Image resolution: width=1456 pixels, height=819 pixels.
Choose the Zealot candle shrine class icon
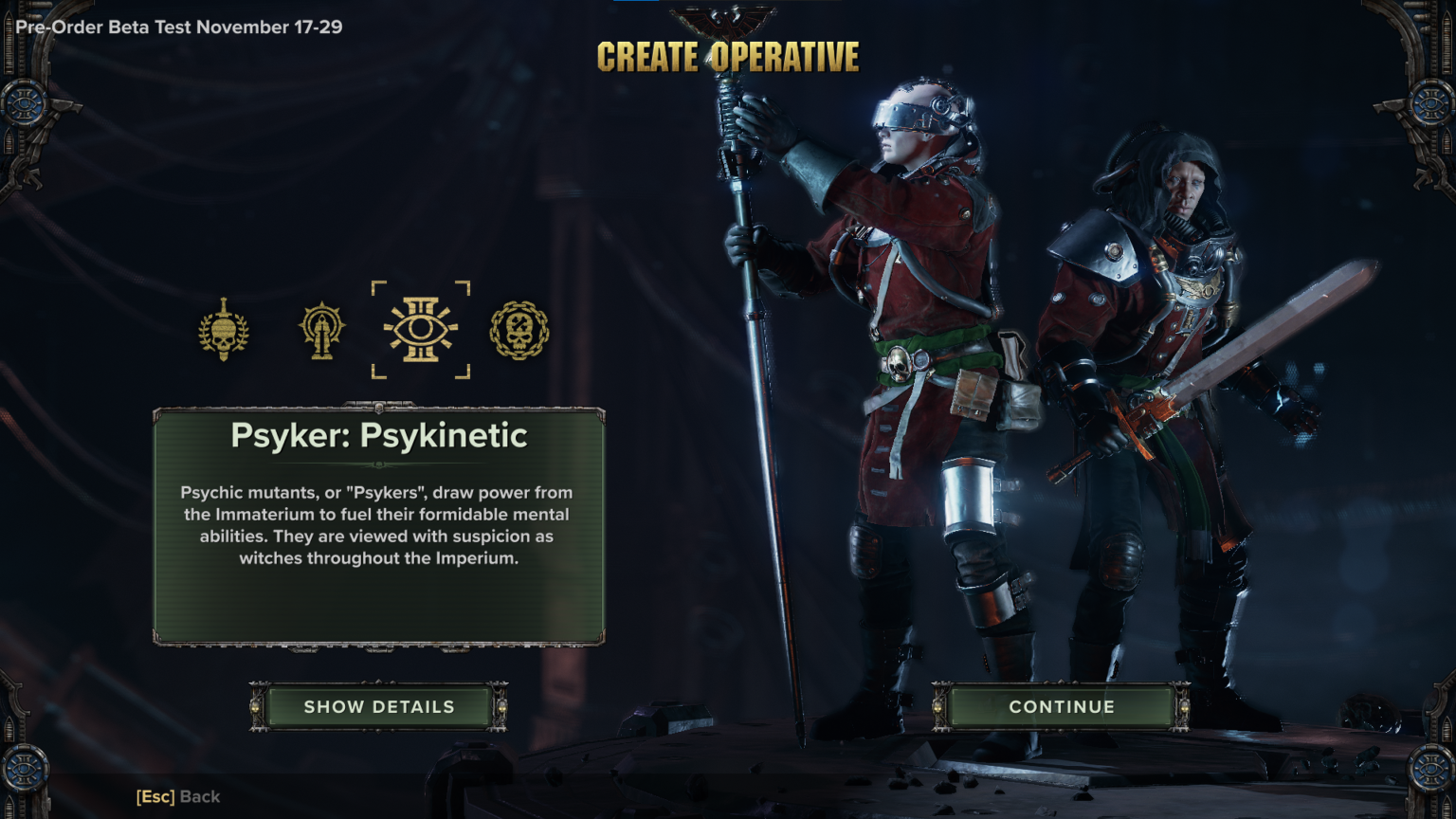tap(321, 330)
